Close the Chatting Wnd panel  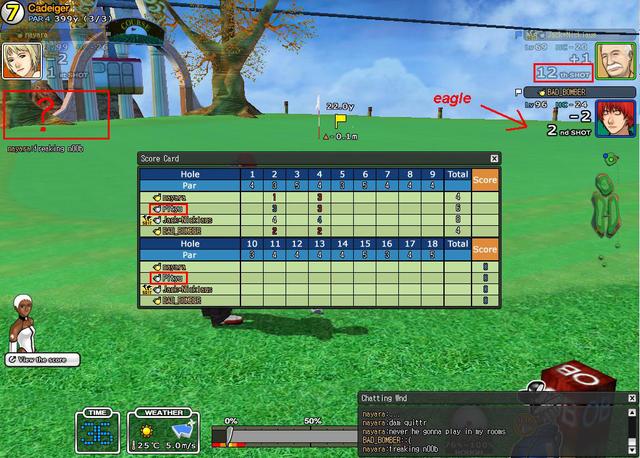(x=631, y=397)
